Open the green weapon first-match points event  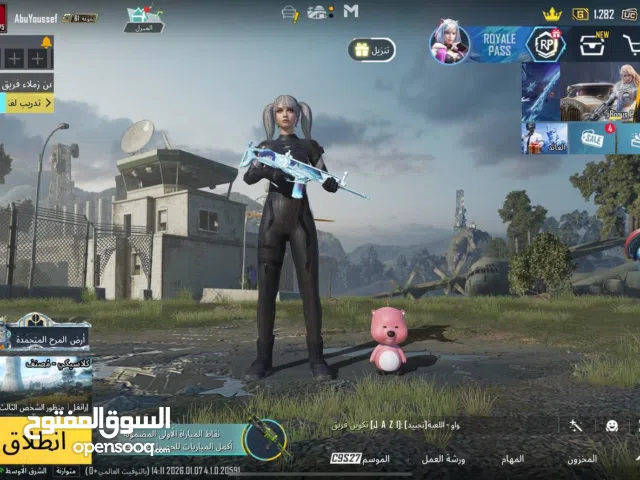point(262,436)
